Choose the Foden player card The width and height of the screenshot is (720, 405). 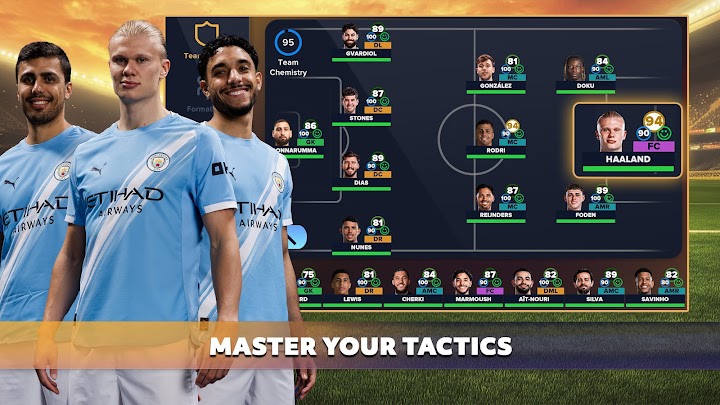pos(587,203)
